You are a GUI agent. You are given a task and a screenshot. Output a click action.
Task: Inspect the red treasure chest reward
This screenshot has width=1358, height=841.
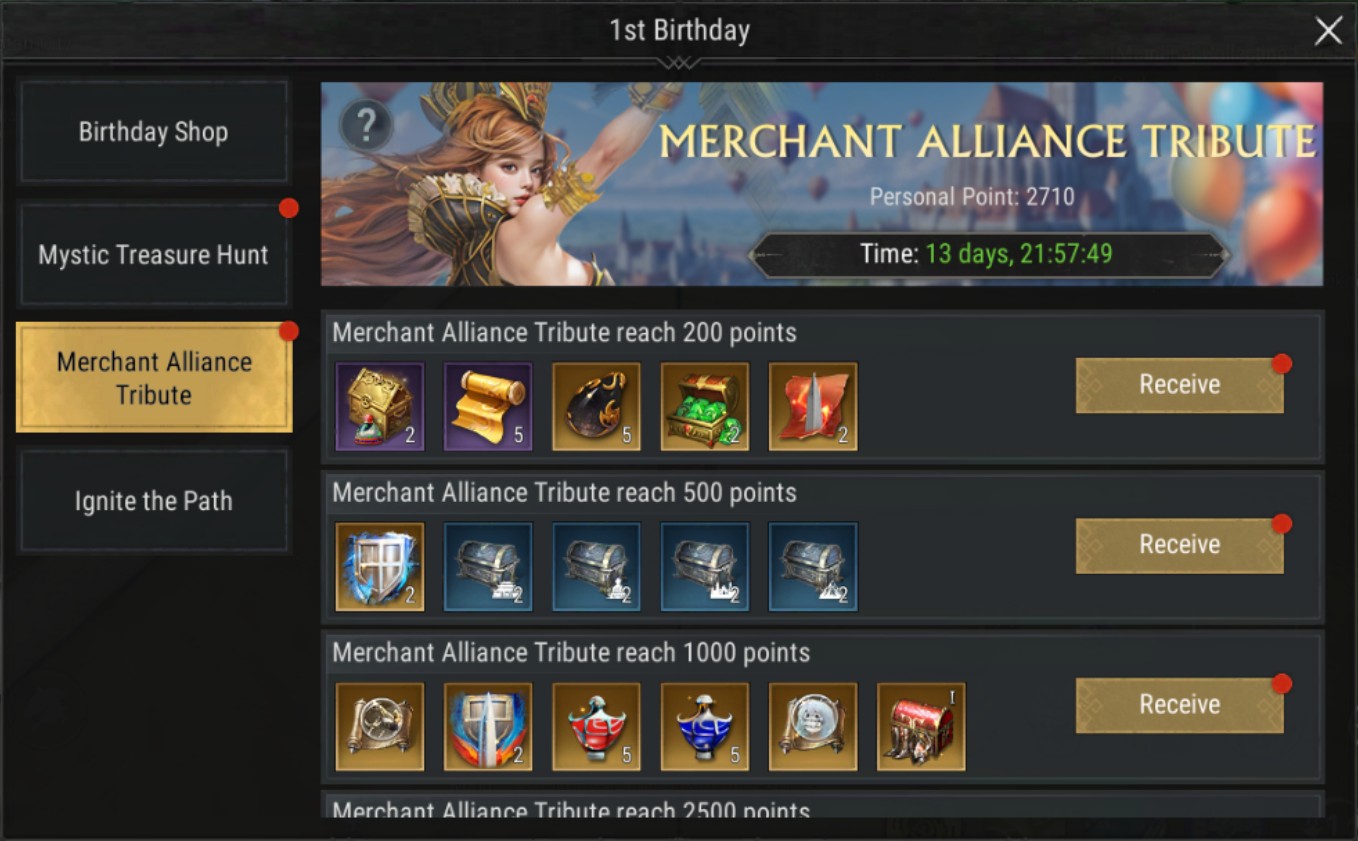click(921, 727)
